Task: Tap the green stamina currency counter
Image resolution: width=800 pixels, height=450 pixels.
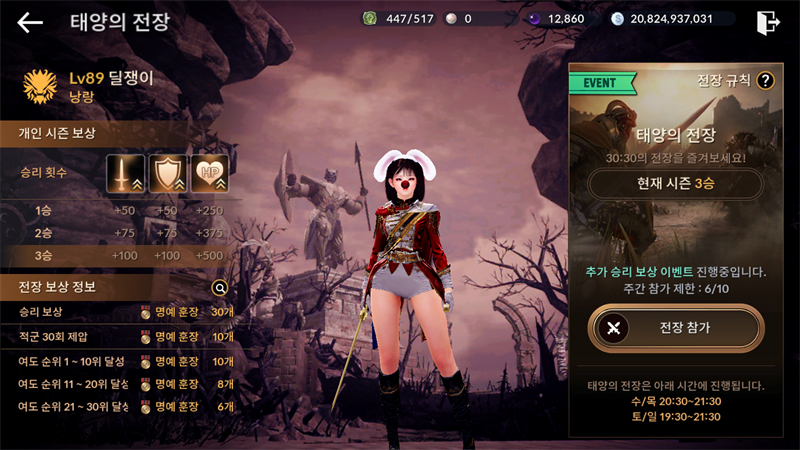Action: coord(401,19)
